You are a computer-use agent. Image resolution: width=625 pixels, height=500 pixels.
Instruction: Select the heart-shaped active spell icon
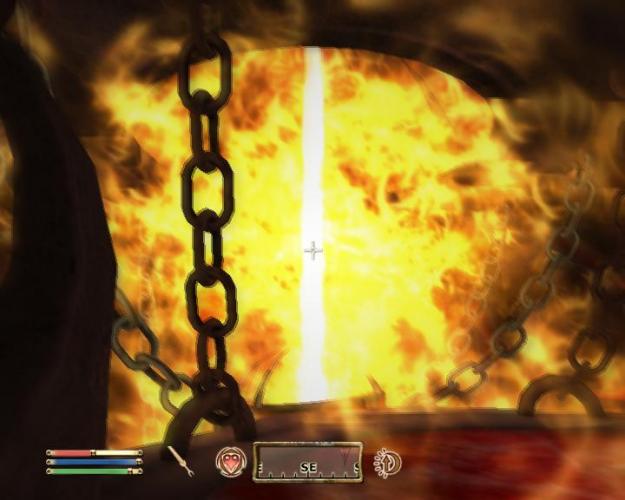tap(232, 461)
